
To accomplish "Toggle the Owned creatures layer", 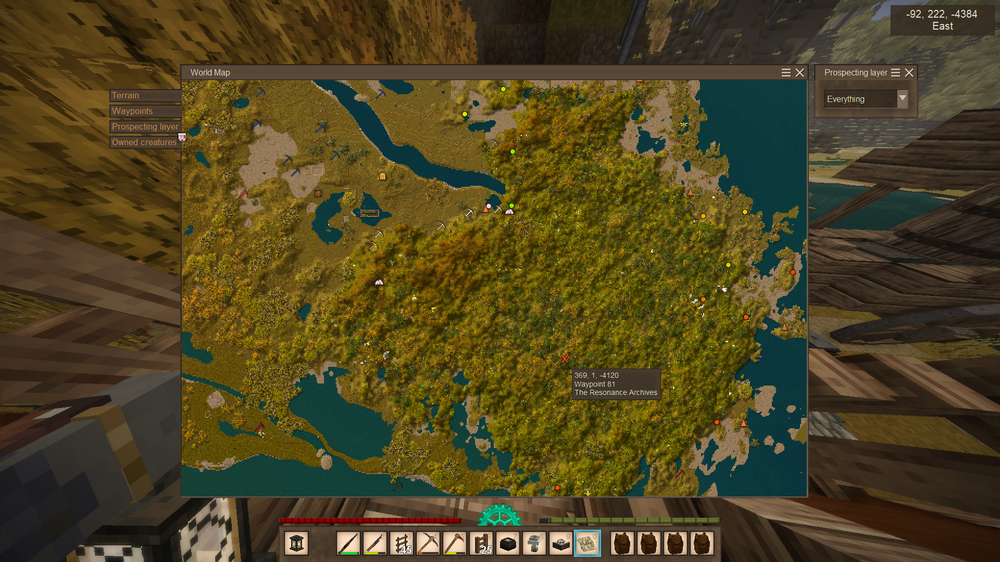I will click(145, 142).
